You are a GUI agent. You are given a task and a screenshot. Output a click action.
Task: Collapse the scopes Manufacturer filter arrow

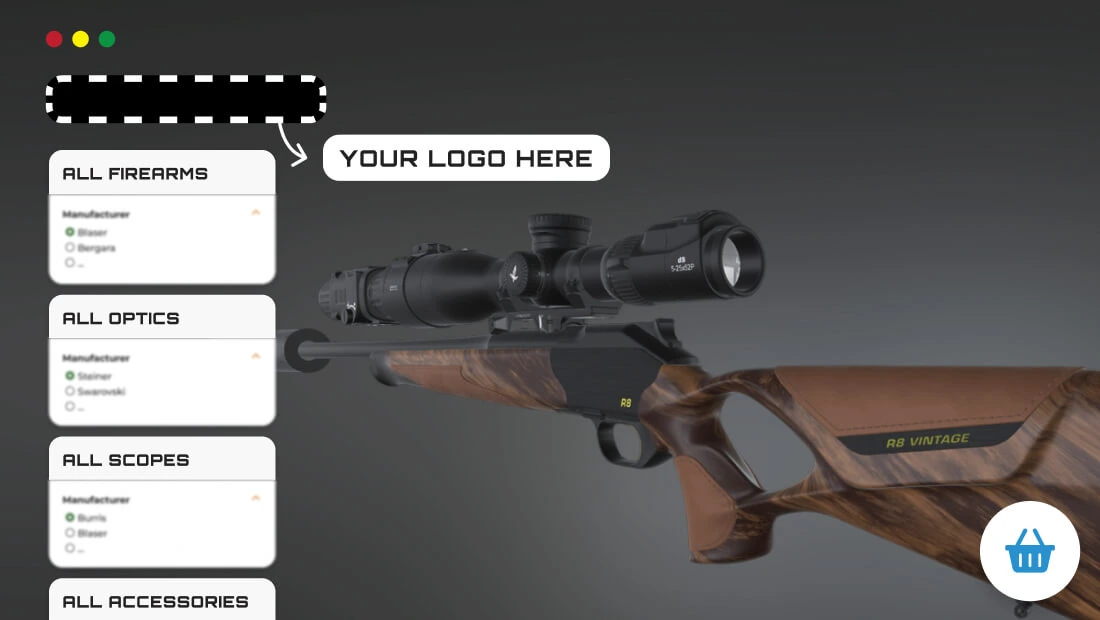pos(256,498)
